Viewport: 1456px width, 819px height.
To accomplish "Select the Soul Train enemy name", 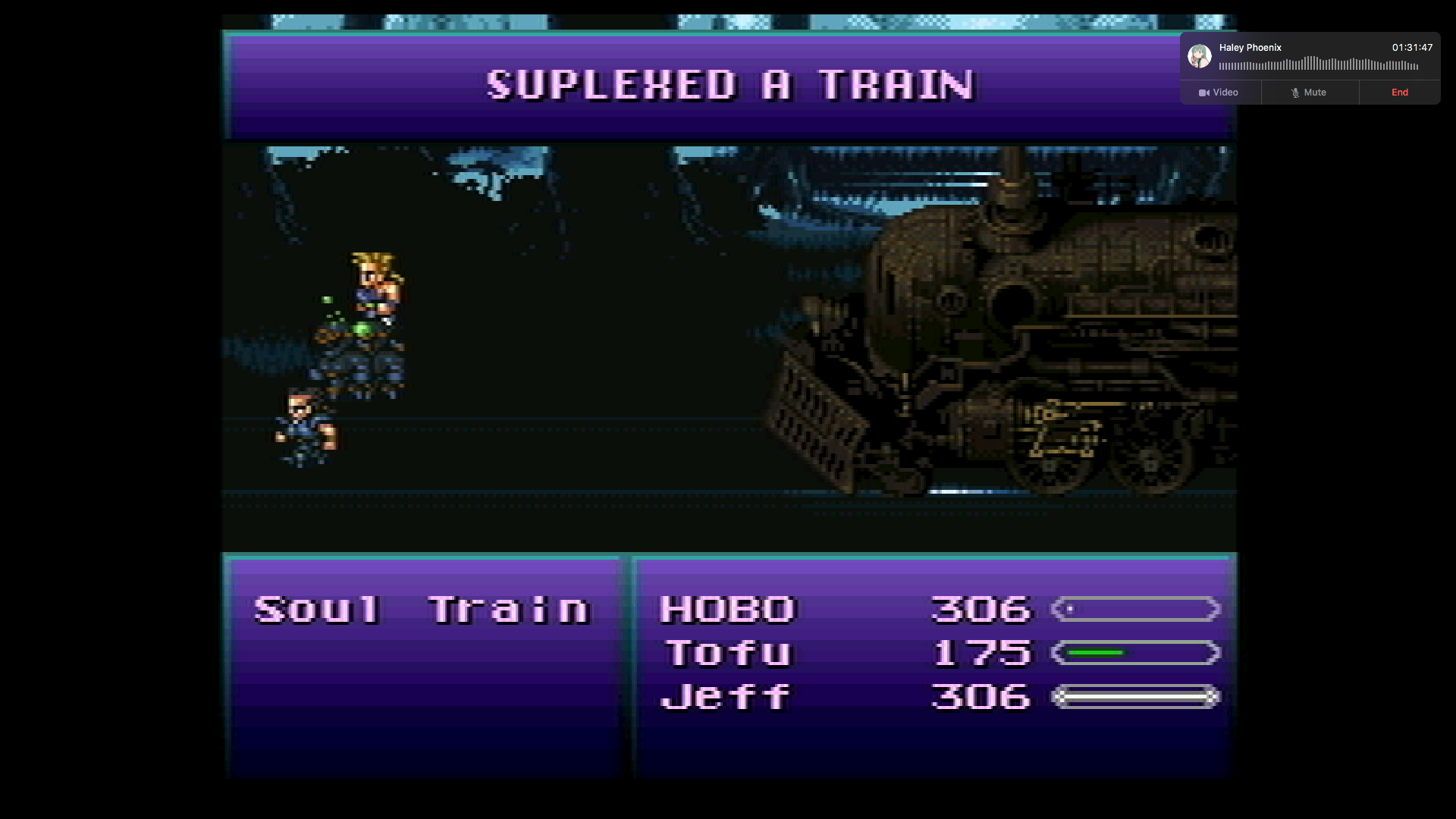I will [x=422, y=610].
